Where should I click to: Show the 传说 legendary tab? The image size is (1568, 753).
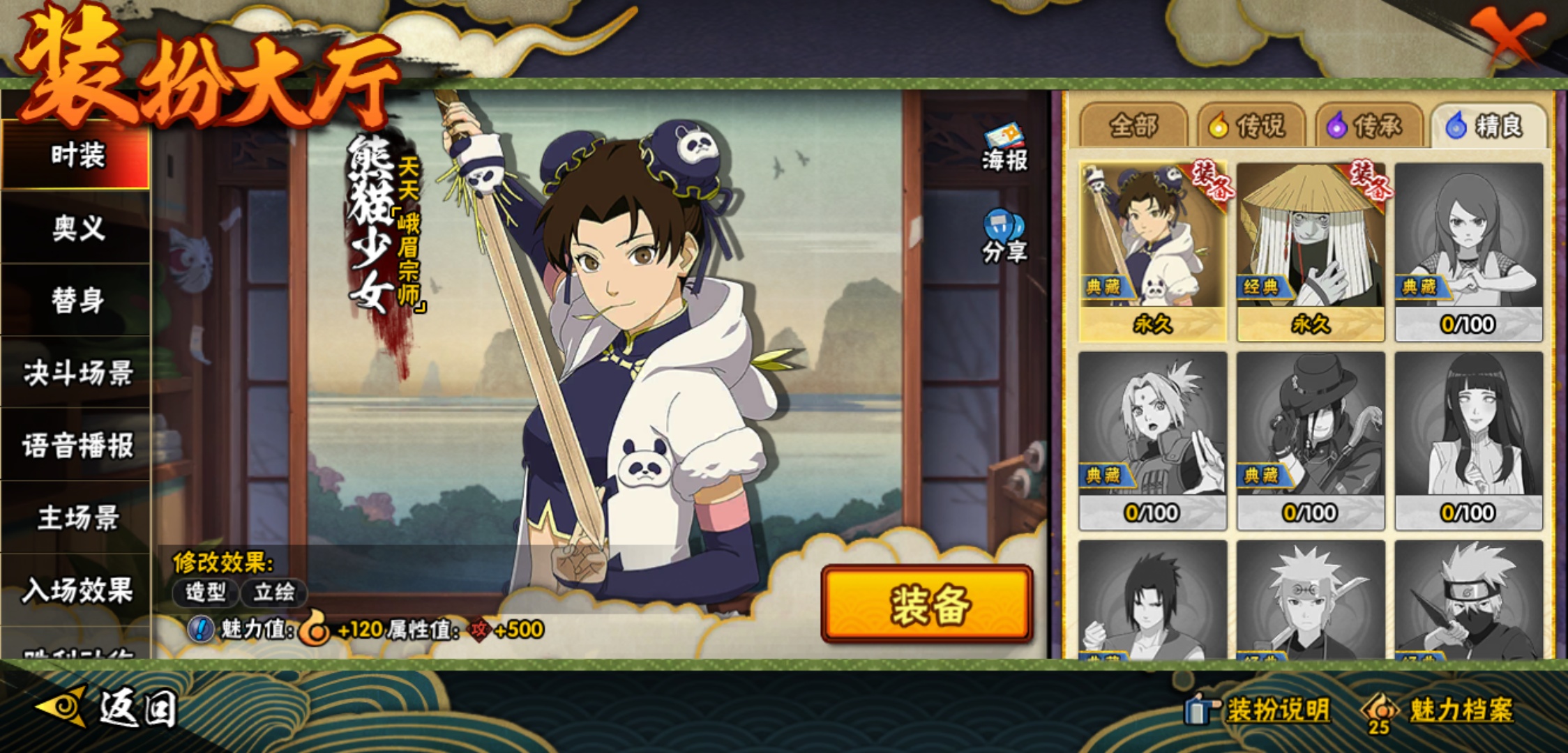coord(1251,126)
